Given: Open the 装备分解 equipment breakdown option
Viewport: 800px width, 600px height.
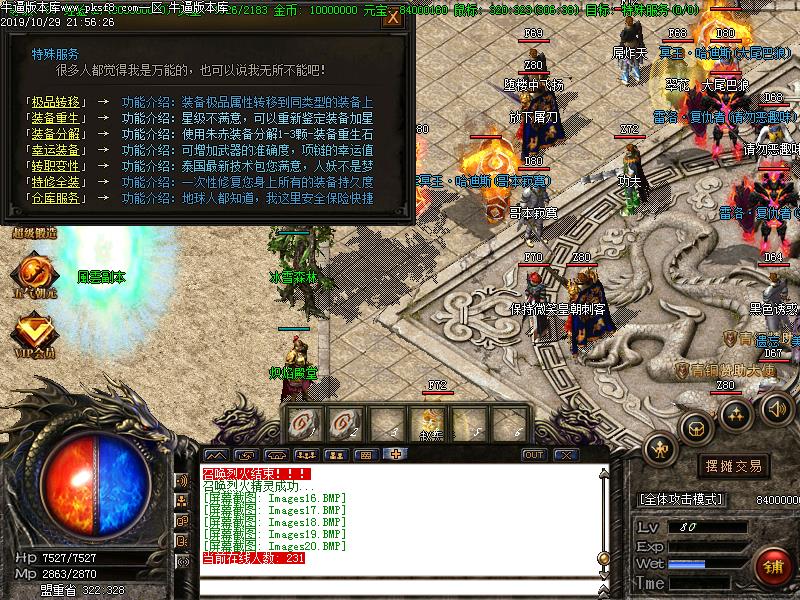Looking at the screenshot, I should (x=56, y=134).
